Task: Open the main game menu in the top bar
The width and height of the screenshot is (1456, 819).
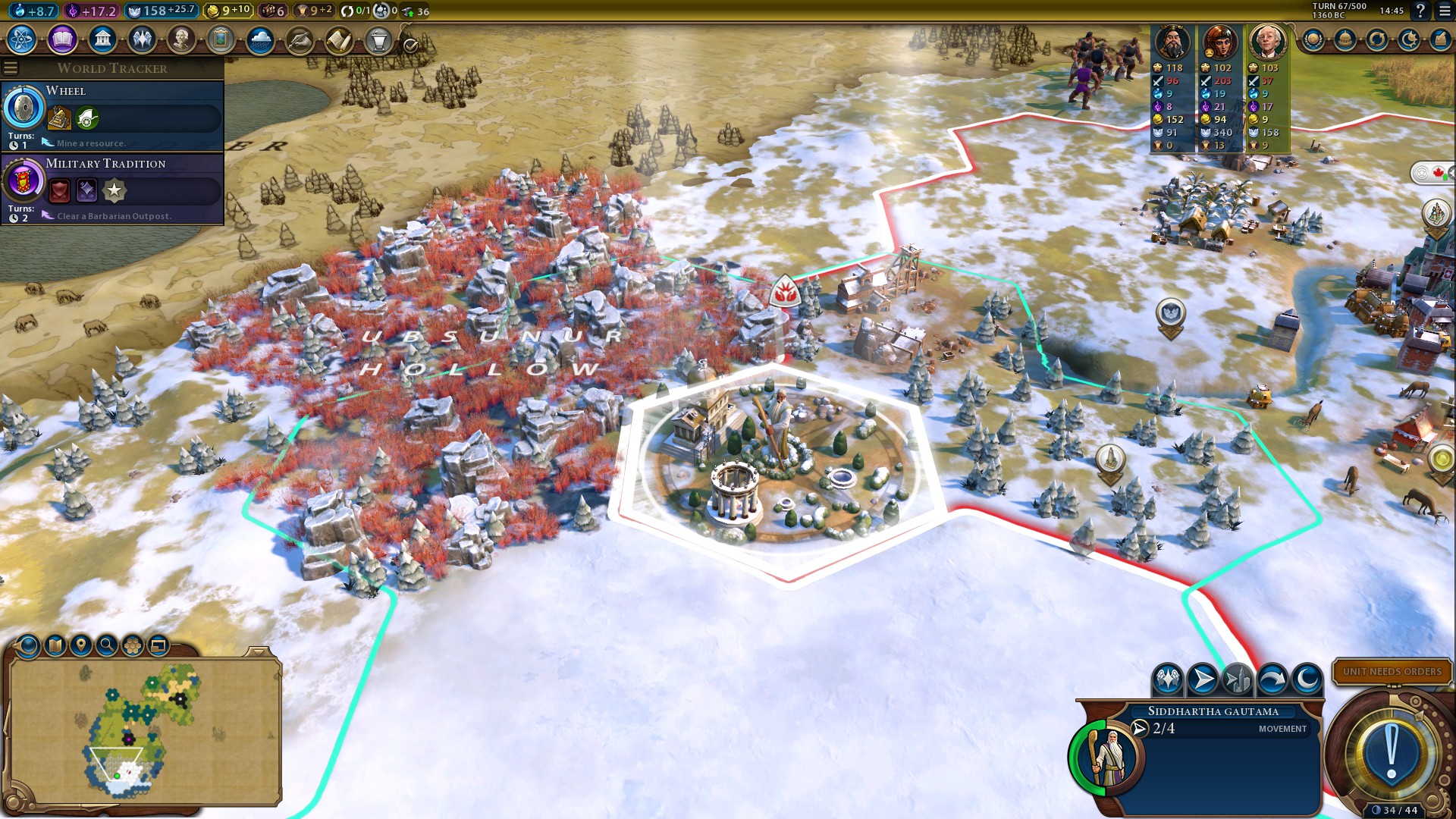Action: pyautogui.click(x=1445, y=11)
